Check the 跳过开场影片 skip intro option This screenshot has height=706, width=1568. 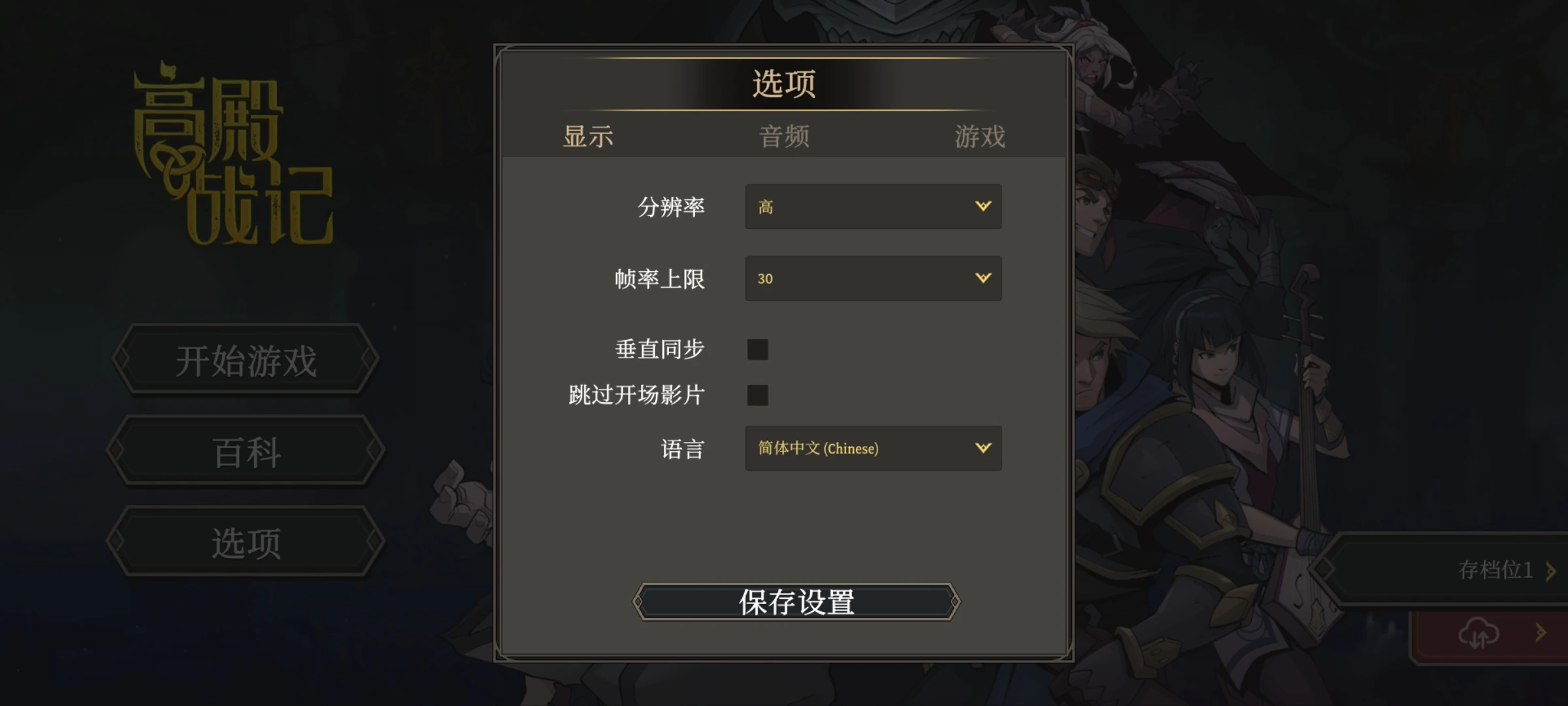click(x=757, y=395)
